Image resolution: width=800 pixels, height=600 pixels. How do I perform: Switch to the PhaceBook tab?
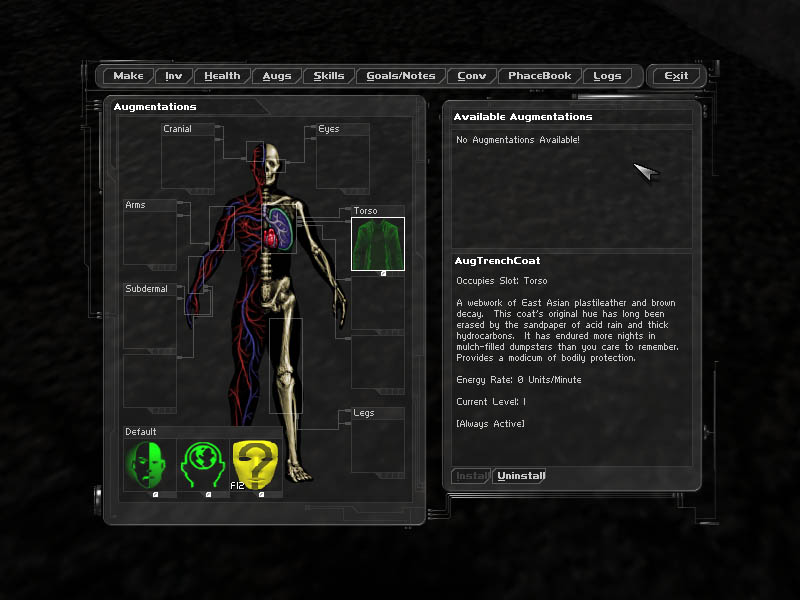click(x=540, y=76)
